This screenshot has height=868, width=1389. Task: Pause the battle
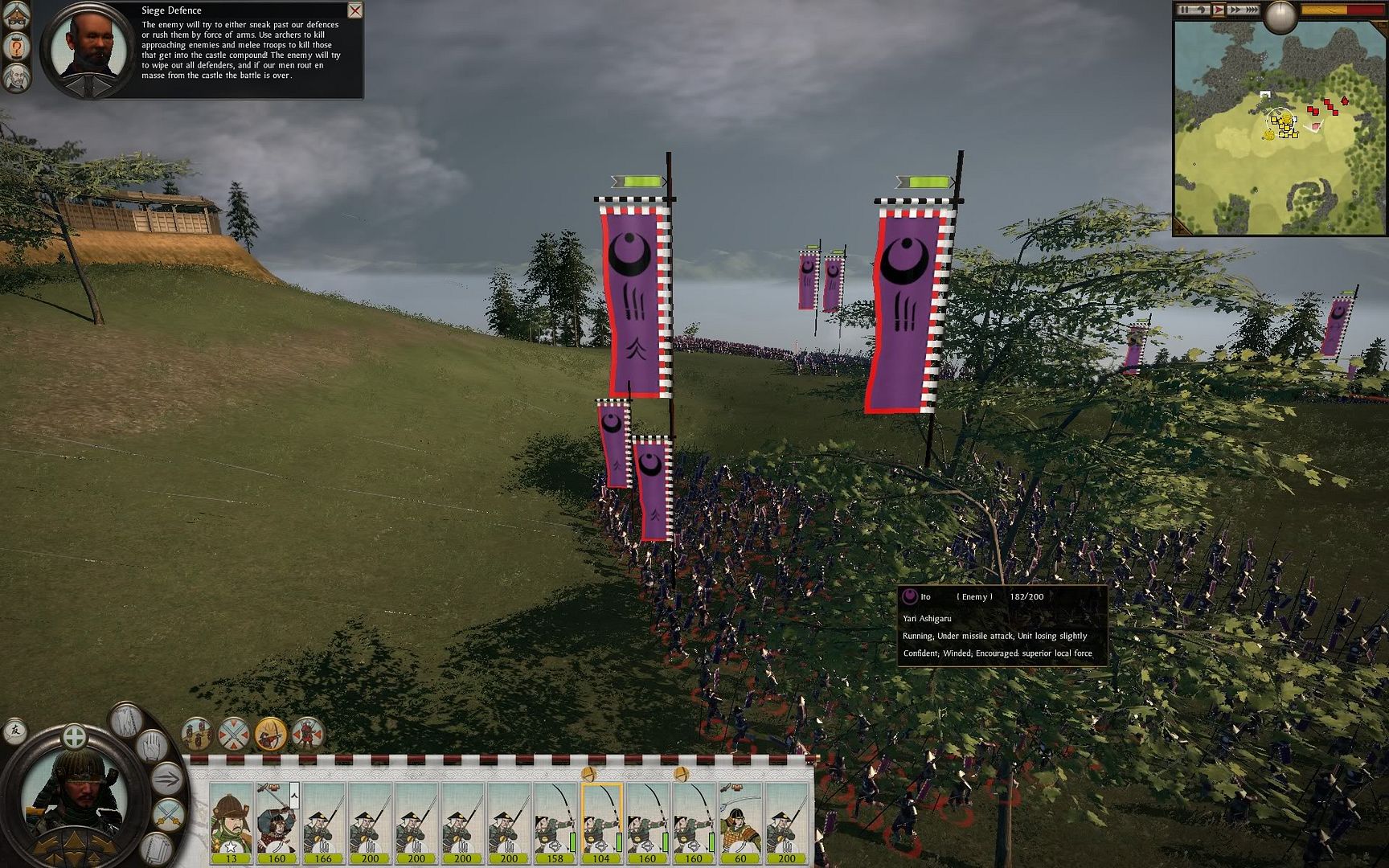click(1184, 10)
